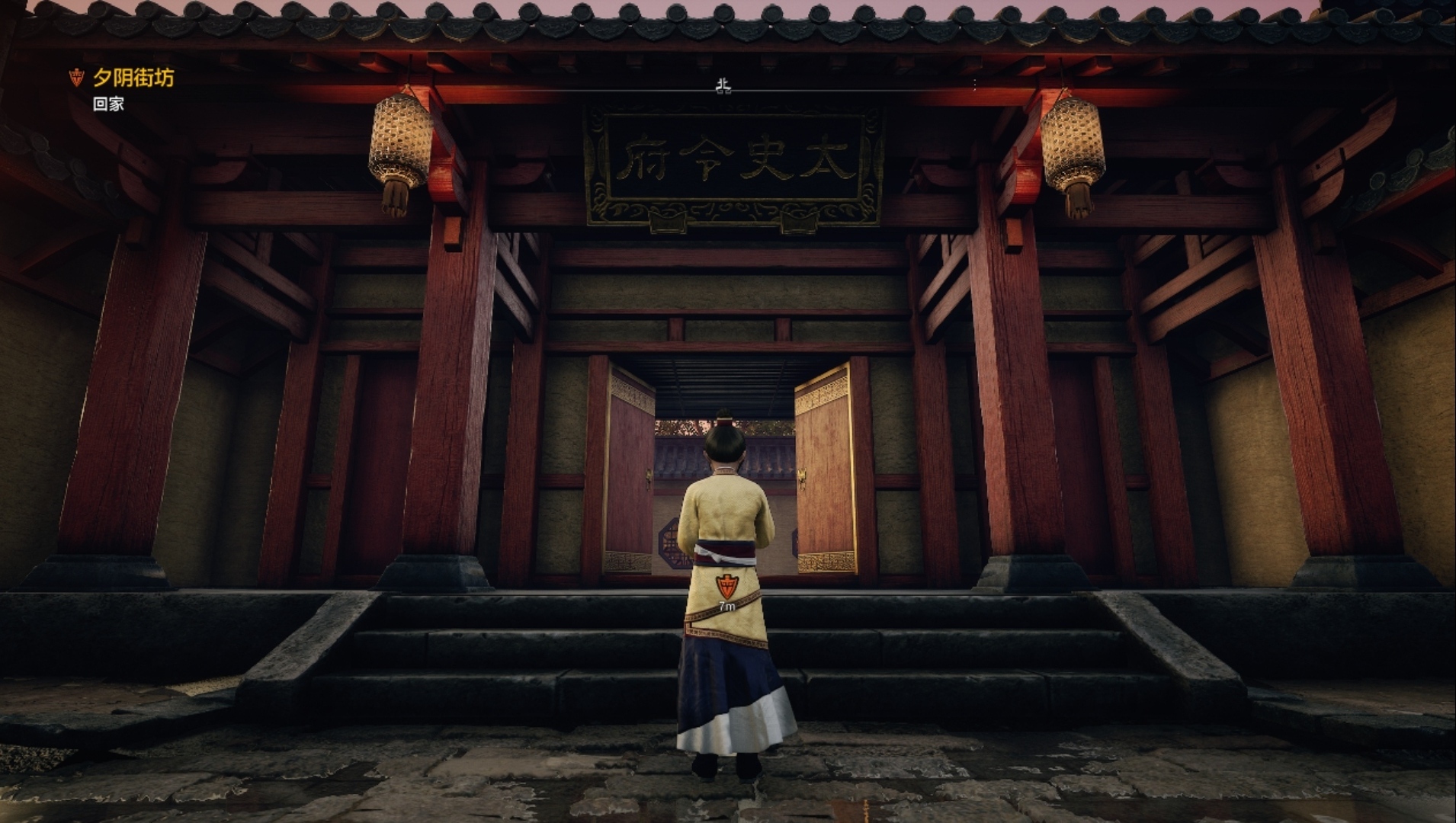This screenshot has height=823, width=1456.
Task: Select the 夕阴街坊 quest tracker entry
Action: tap(133, 78)
